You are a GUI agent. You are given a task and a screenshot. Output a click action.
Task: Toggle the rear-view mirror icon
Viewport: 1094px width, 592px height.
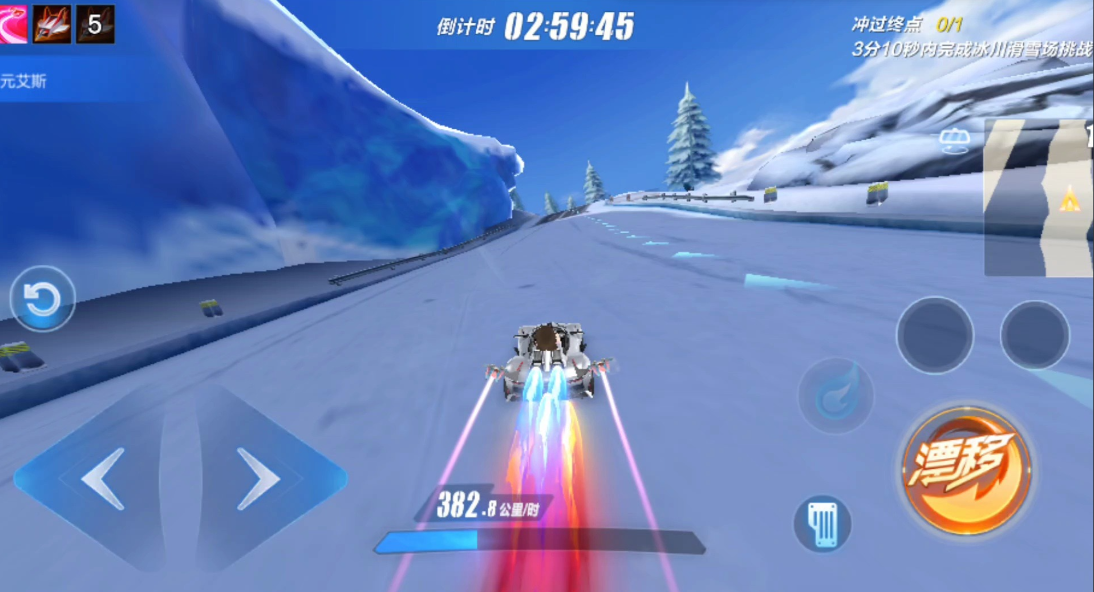tap(955, 141)
